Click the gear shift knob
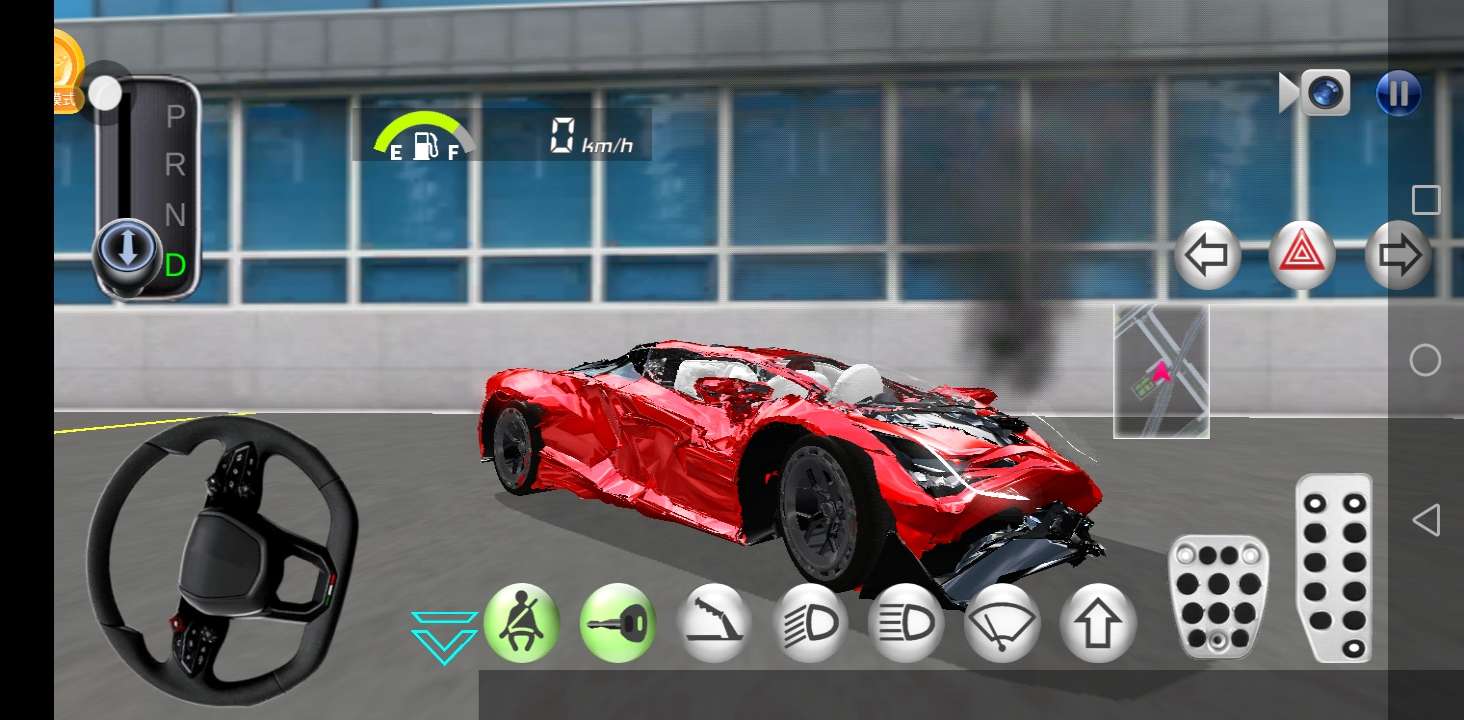This screenshot has height=720, width=1464. coord(127,251)
